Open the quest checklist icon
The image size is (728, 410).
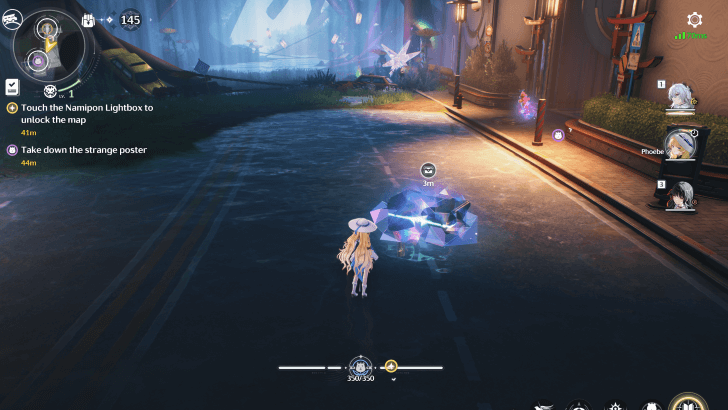tap(12, 87)
